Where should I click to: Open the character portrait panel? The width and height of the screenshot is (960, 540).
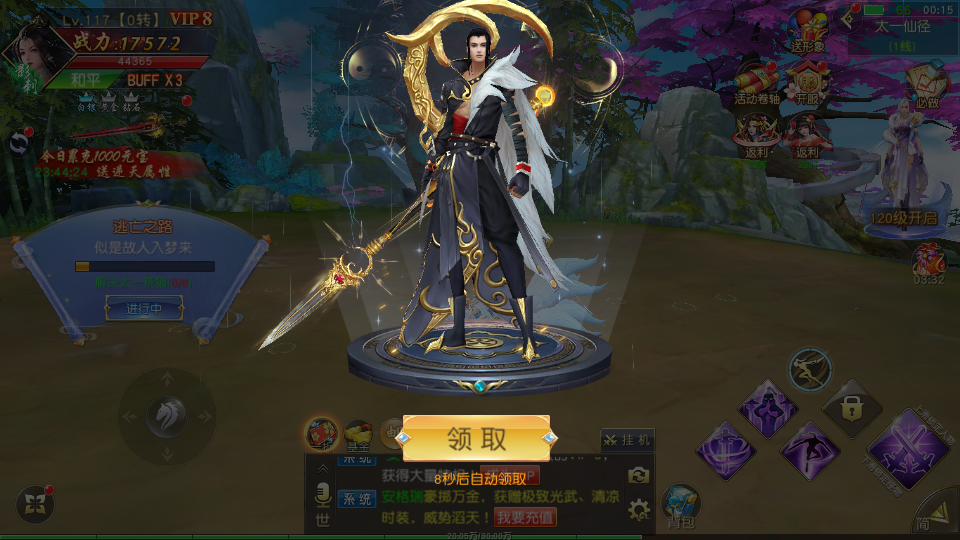[28, 59]
